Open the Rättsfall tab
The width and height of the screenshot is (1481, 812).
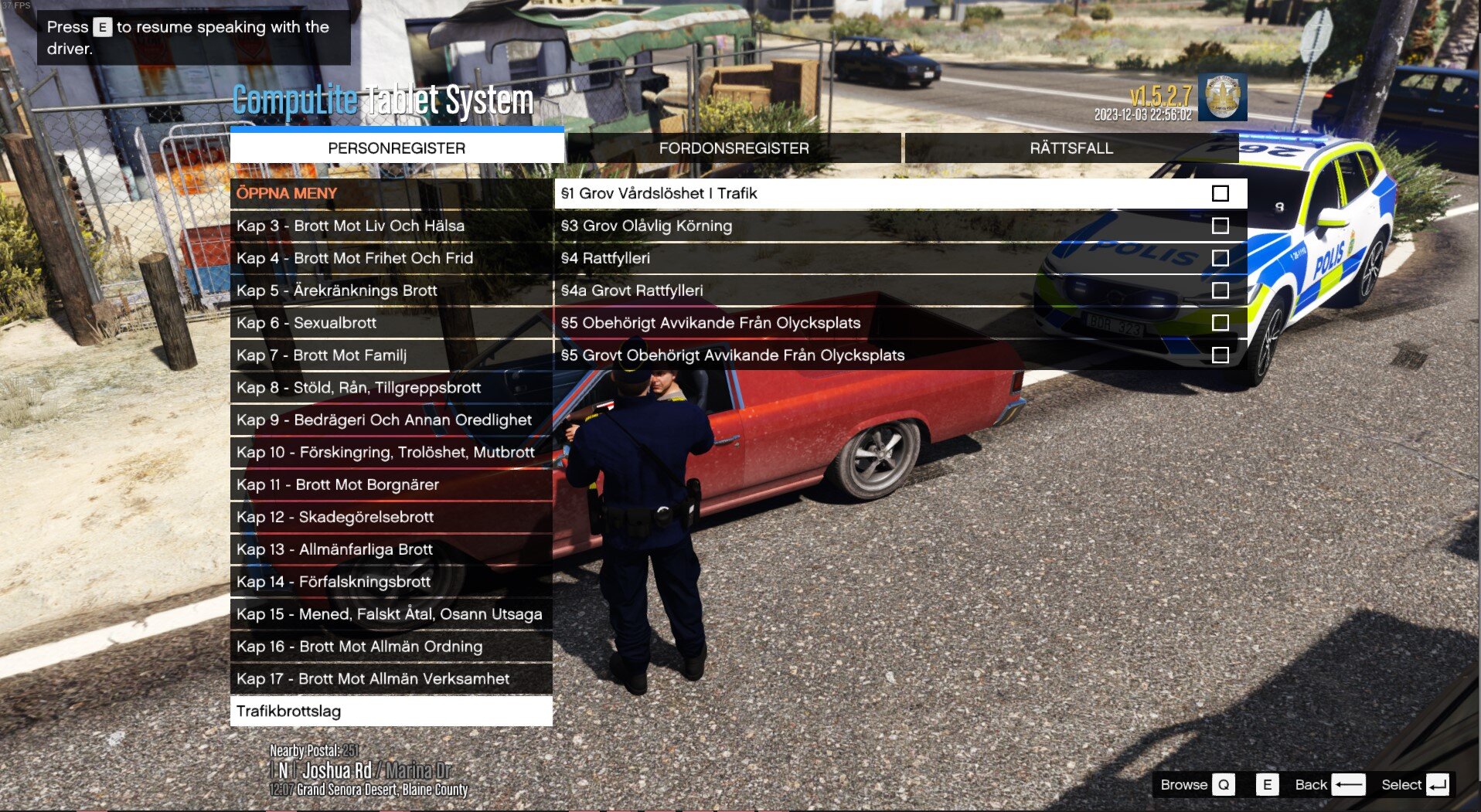pyautogui.click(x=1071, y=148)
